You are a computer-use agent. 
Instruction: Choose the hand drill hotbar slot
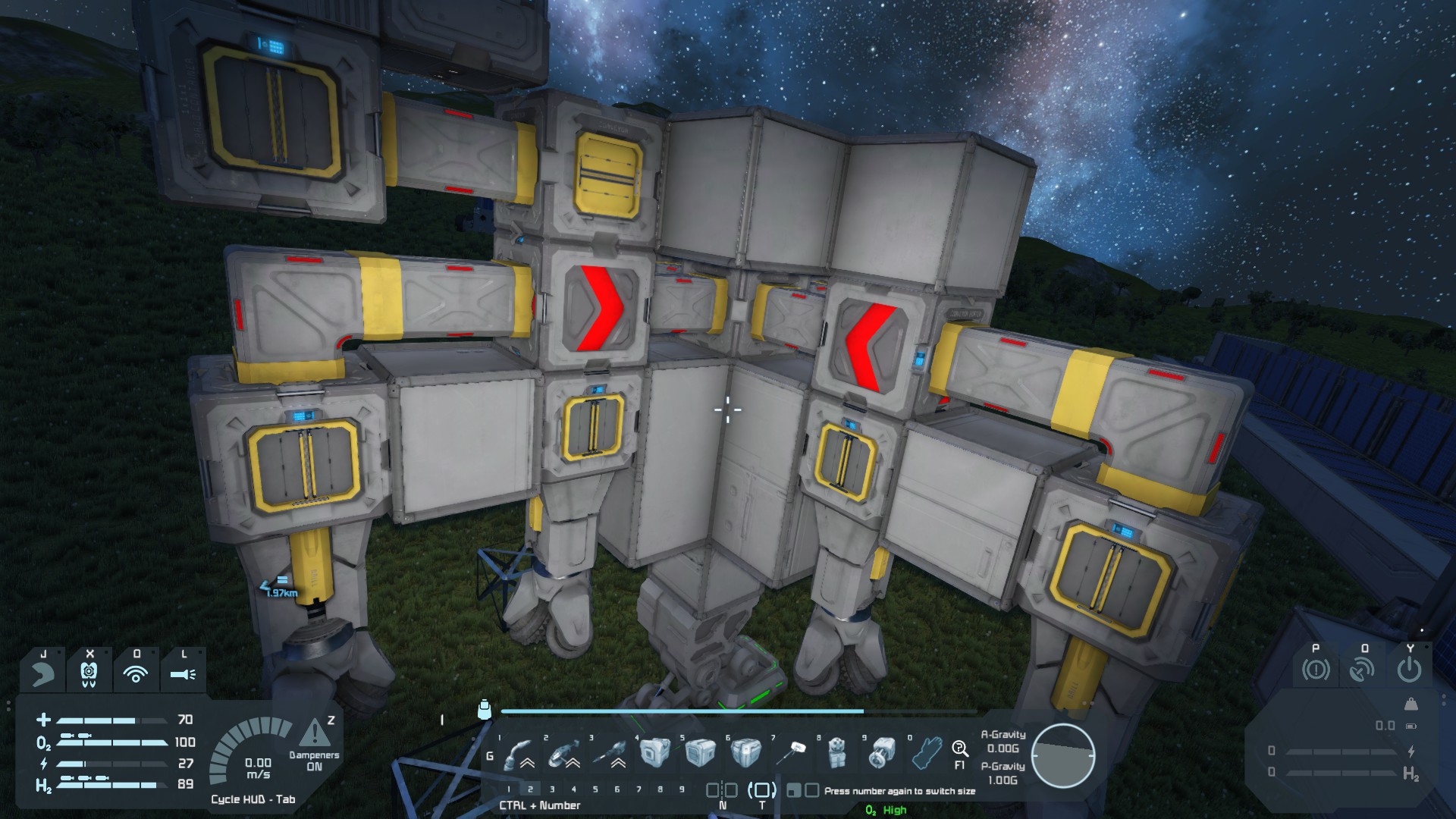pyautogui.click(x=609, y=753)
